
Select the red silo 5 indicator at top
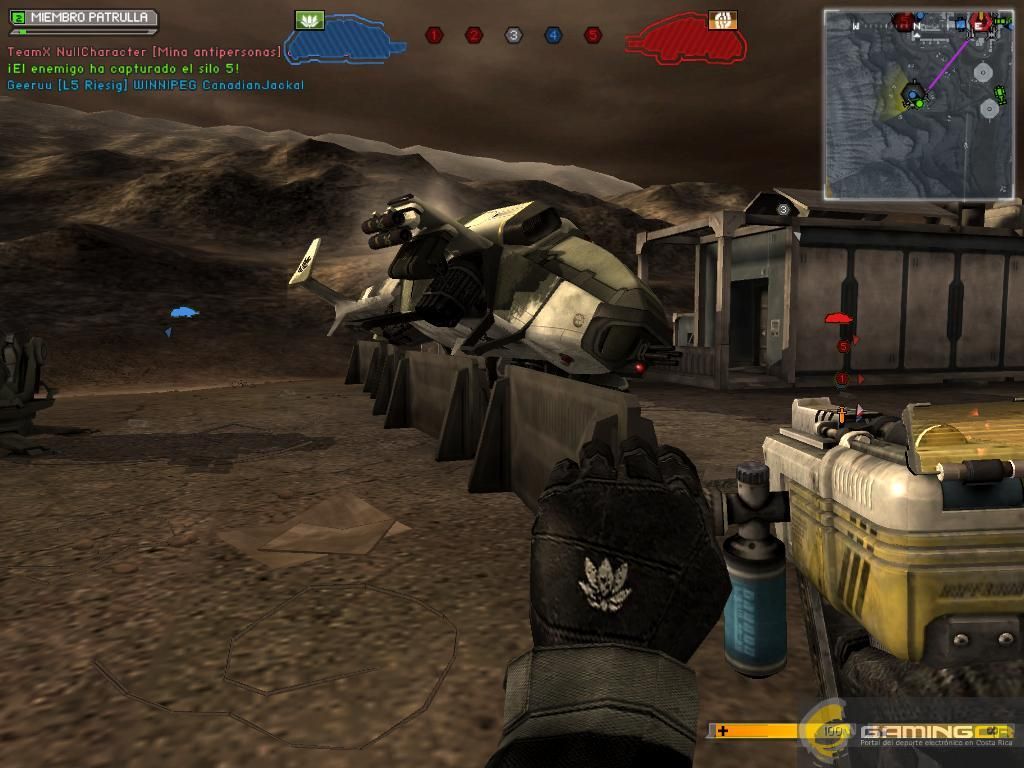click(593, 36)
